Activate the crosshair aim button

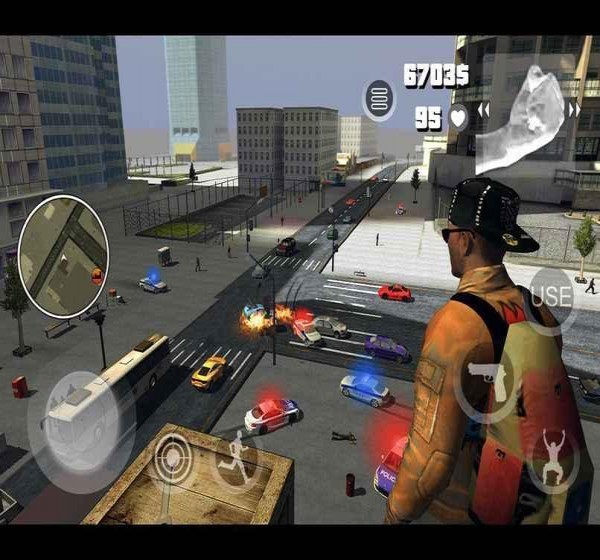(x=175, y=459)
